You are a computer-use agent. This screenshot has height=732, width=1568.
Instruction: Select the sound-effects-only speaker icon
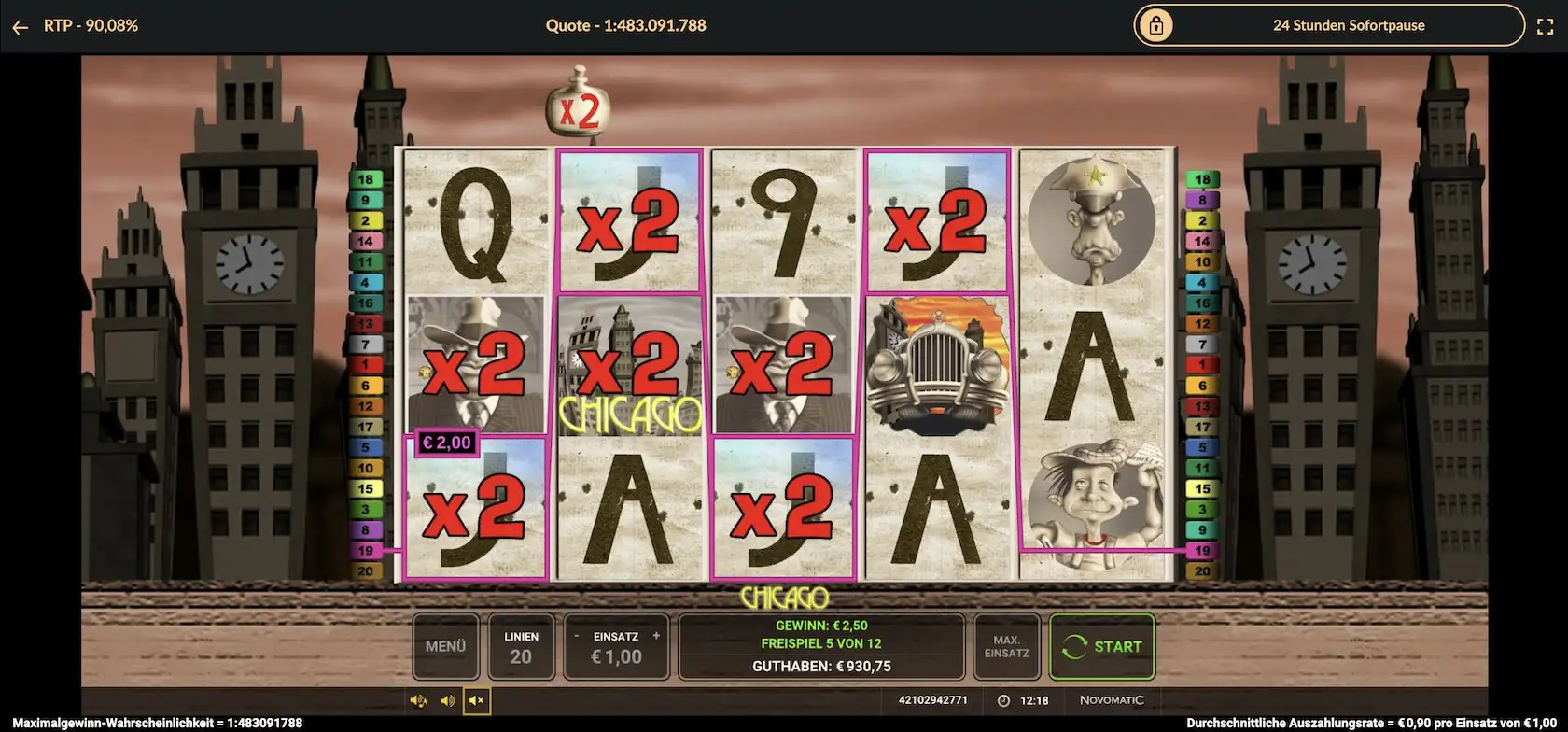[448, 700]
